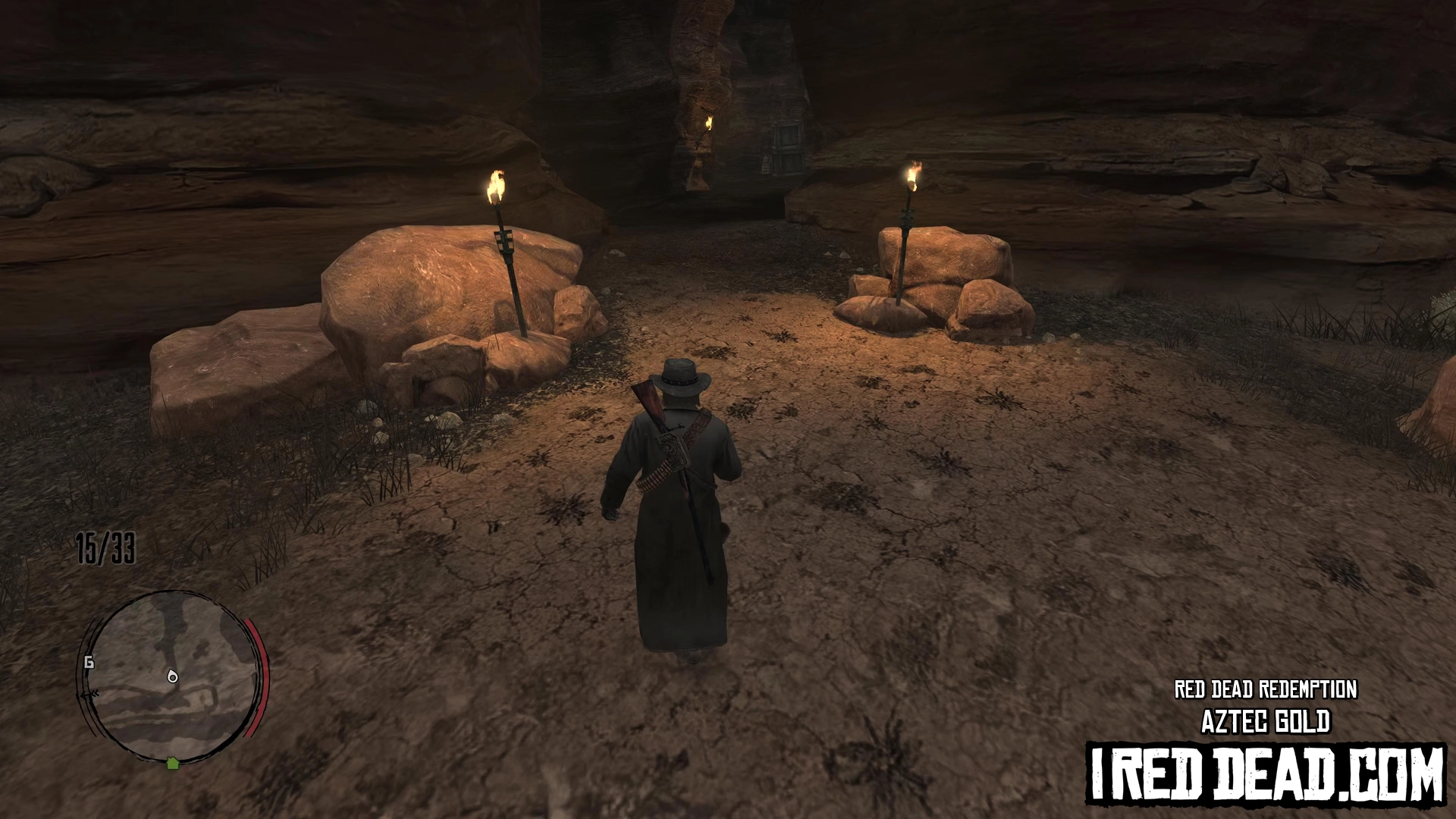
Task: Click the IRED DEAD.COM watermark logo
Action: 1265,773
